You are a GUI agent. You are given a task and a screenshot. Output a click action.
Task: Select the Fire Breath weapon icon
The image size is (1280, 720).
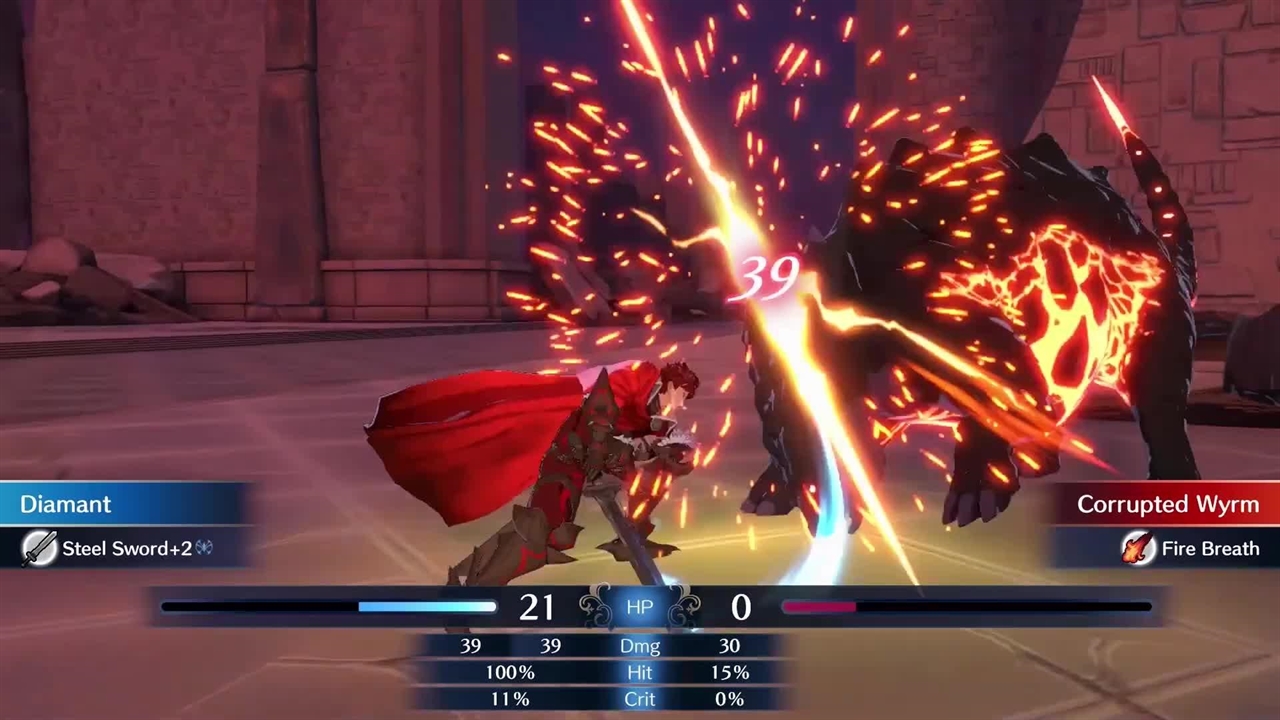point(1137,548)
